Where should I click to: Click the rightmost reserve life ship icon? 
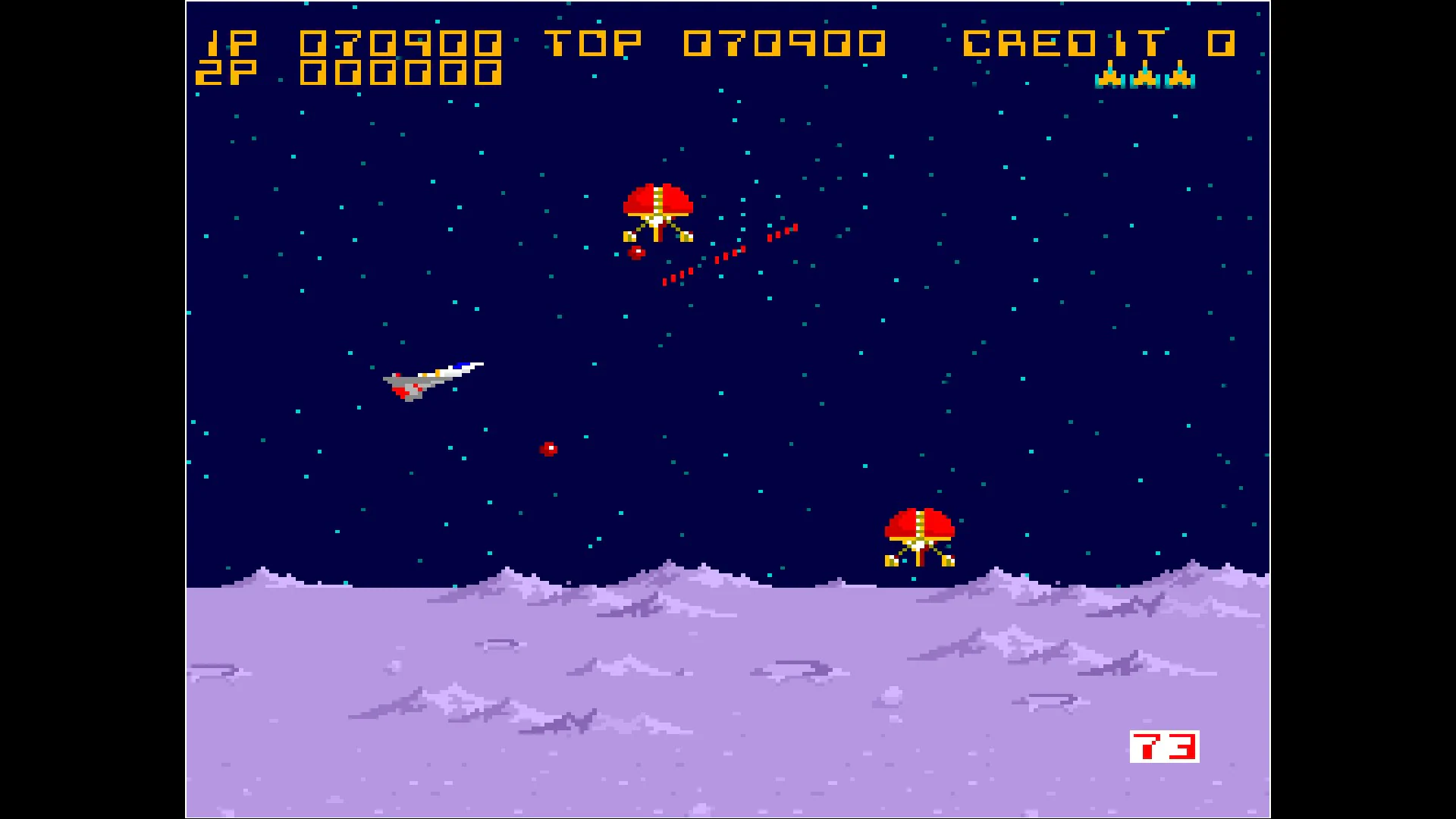point(1178,80)
